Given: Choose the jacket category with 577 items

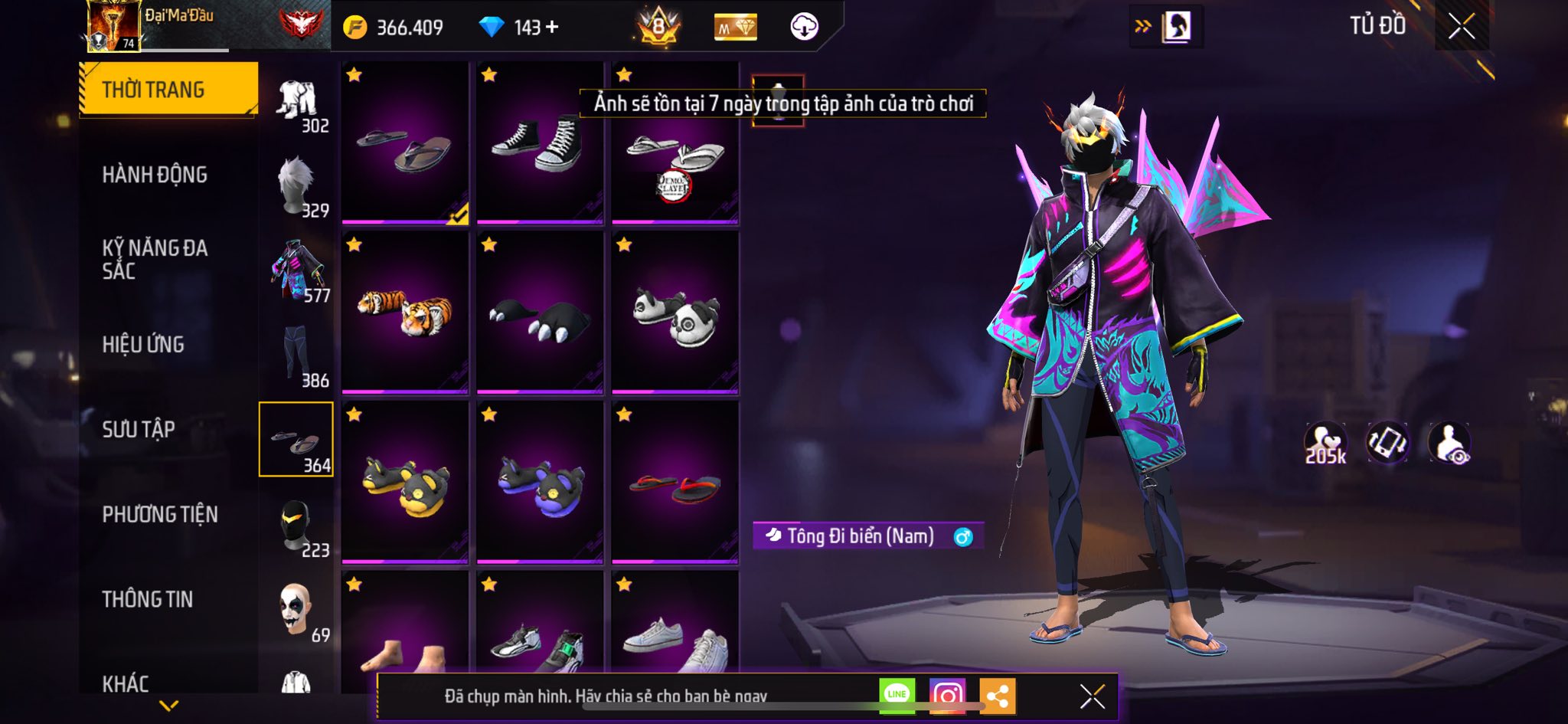Looking at the screenshot, I should pyautogui.click(x=297, y=271).
